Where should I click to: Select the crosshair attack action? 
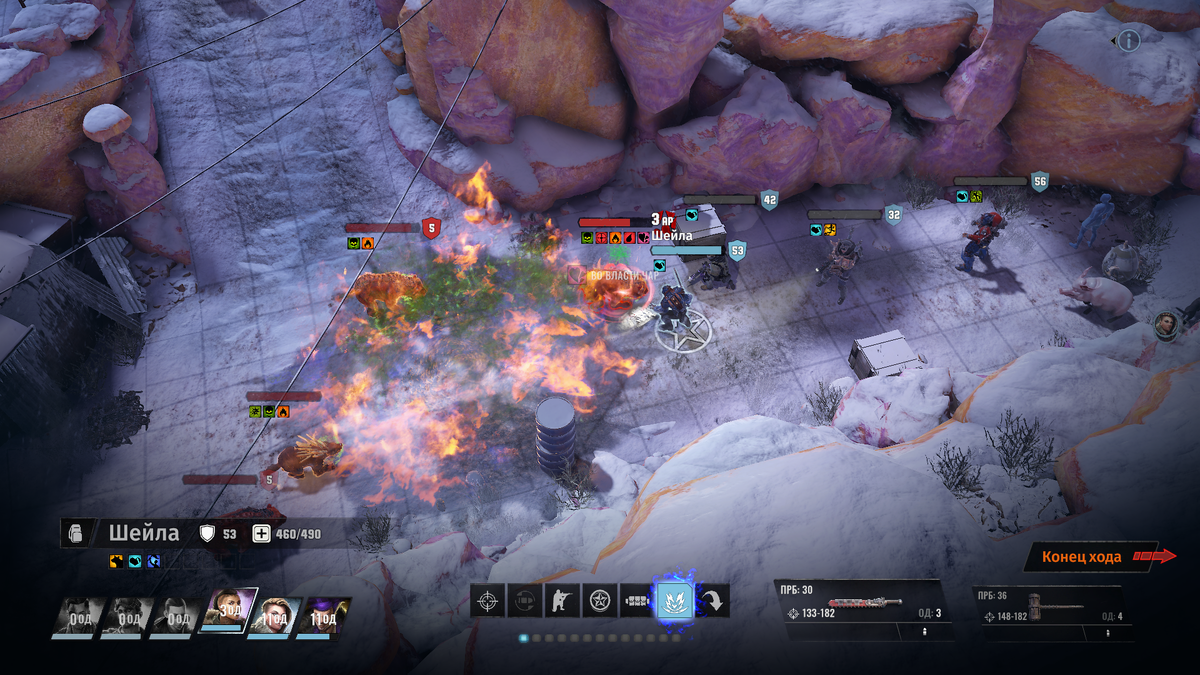point(488,600)
